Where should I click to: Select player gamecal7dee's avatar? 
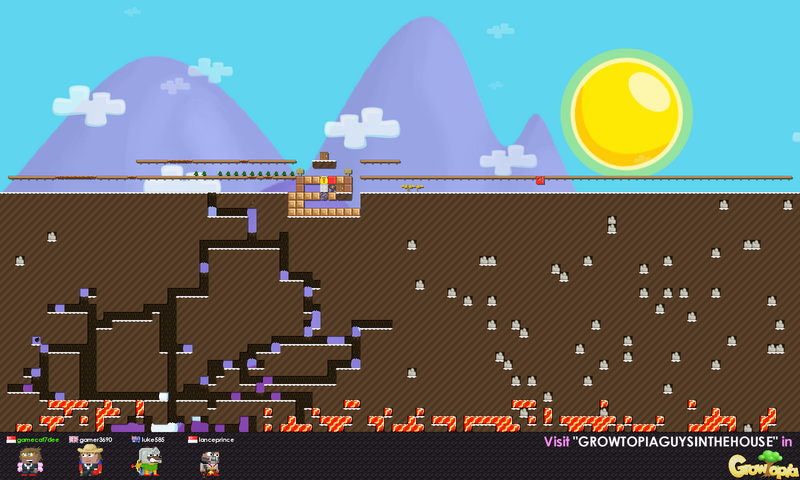[x=31, y=461]
